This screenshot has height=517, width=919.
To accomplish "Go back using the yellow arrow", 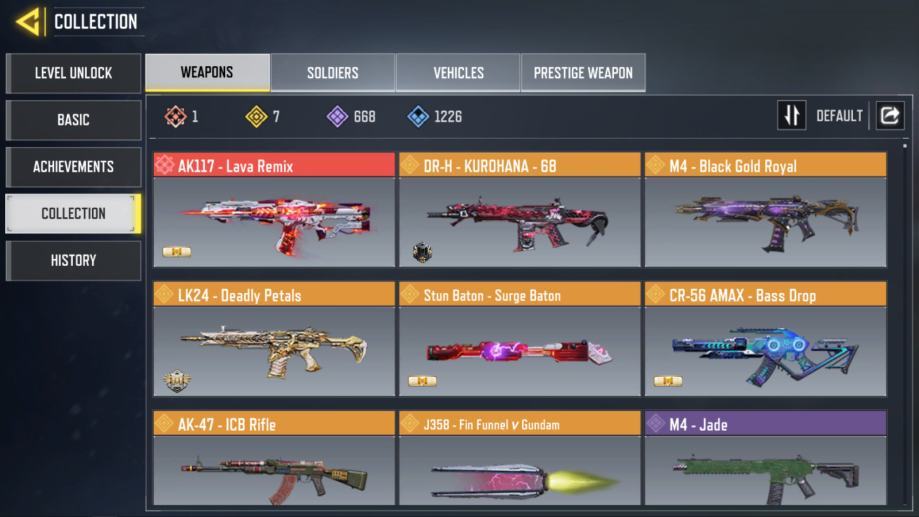I will (28, 21).
